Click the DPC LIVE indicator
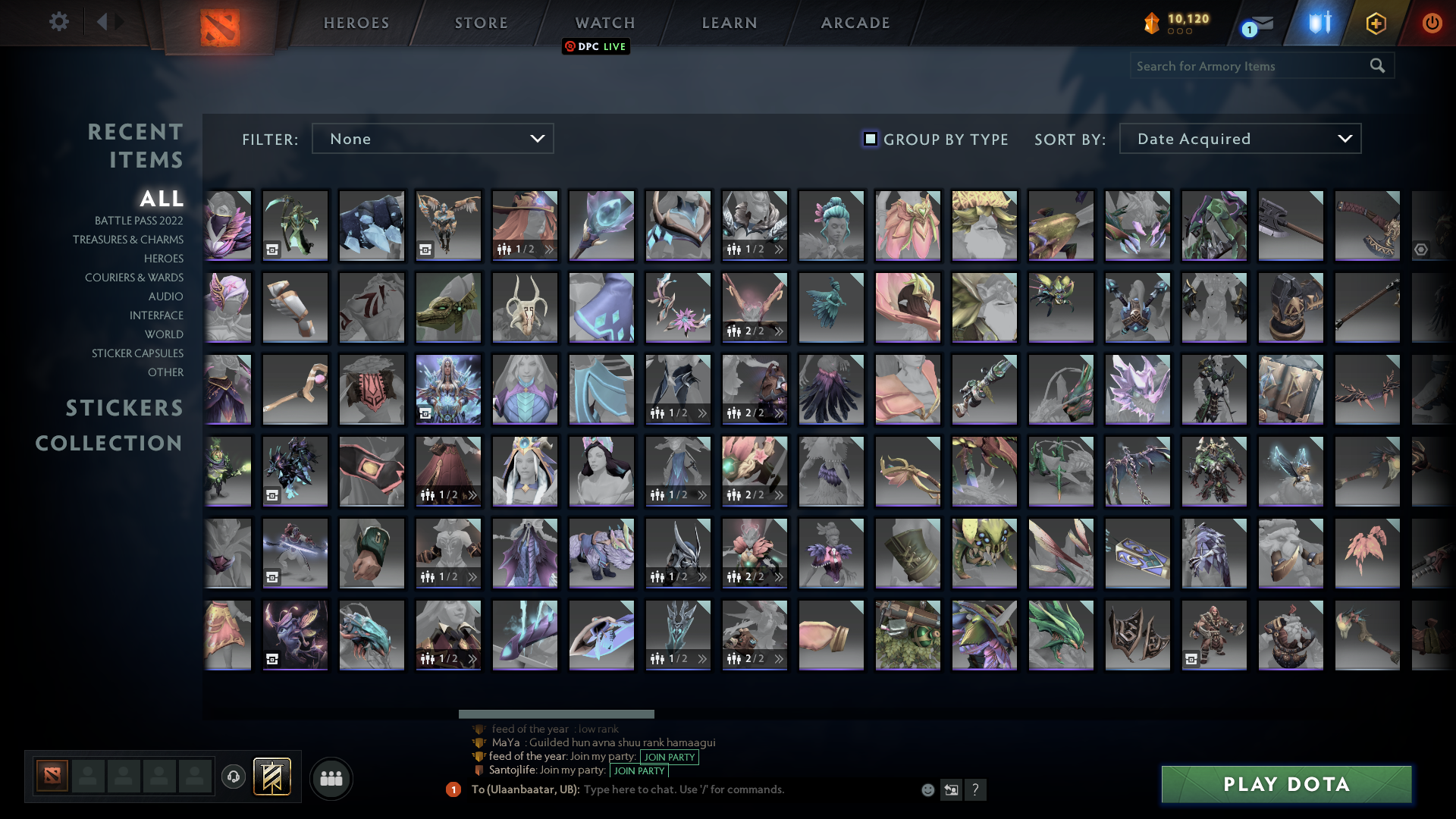 coord(596,46)
